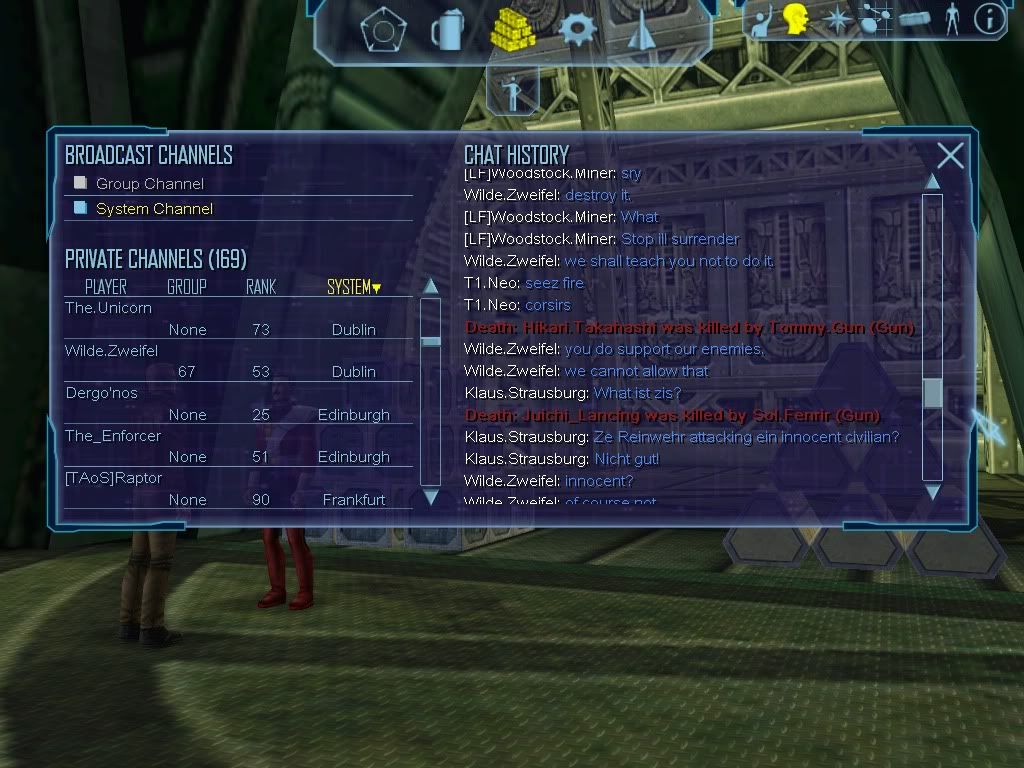Visit the ship dealer icon

point(641,30)
